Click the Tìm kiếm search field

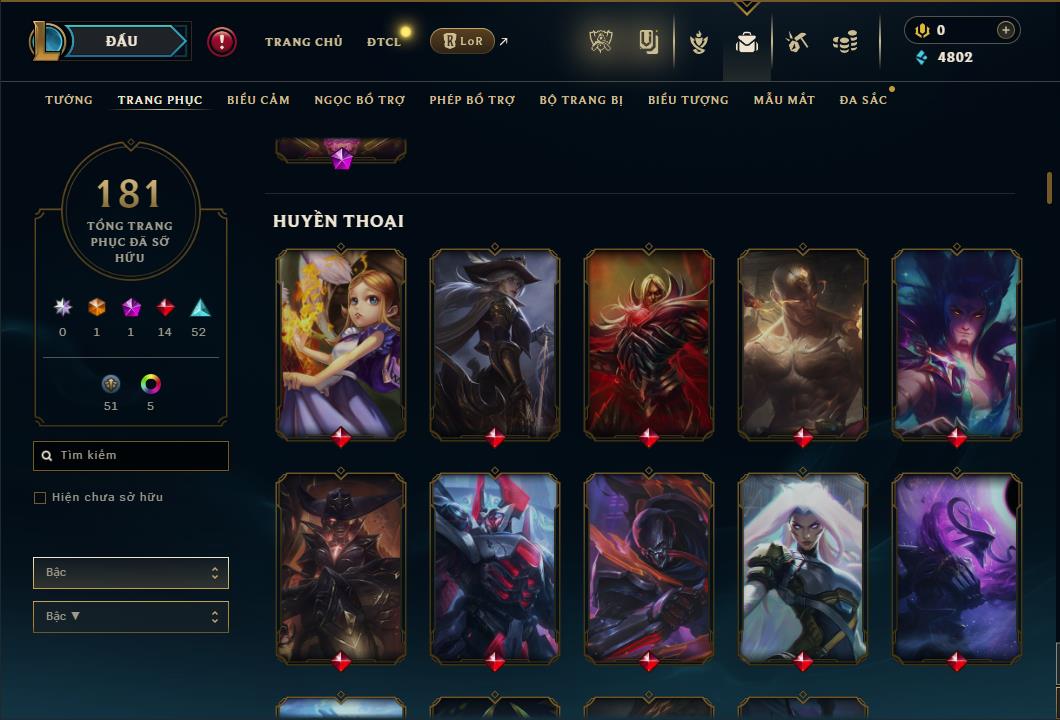click(x=131, y=456)
